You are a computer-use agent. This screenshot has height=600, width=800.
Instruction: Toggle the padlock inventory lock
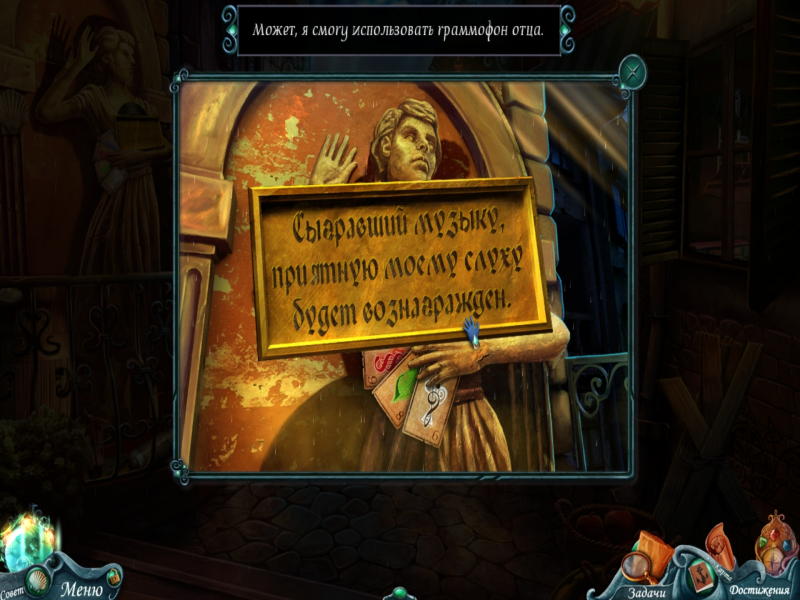(113, 577)
